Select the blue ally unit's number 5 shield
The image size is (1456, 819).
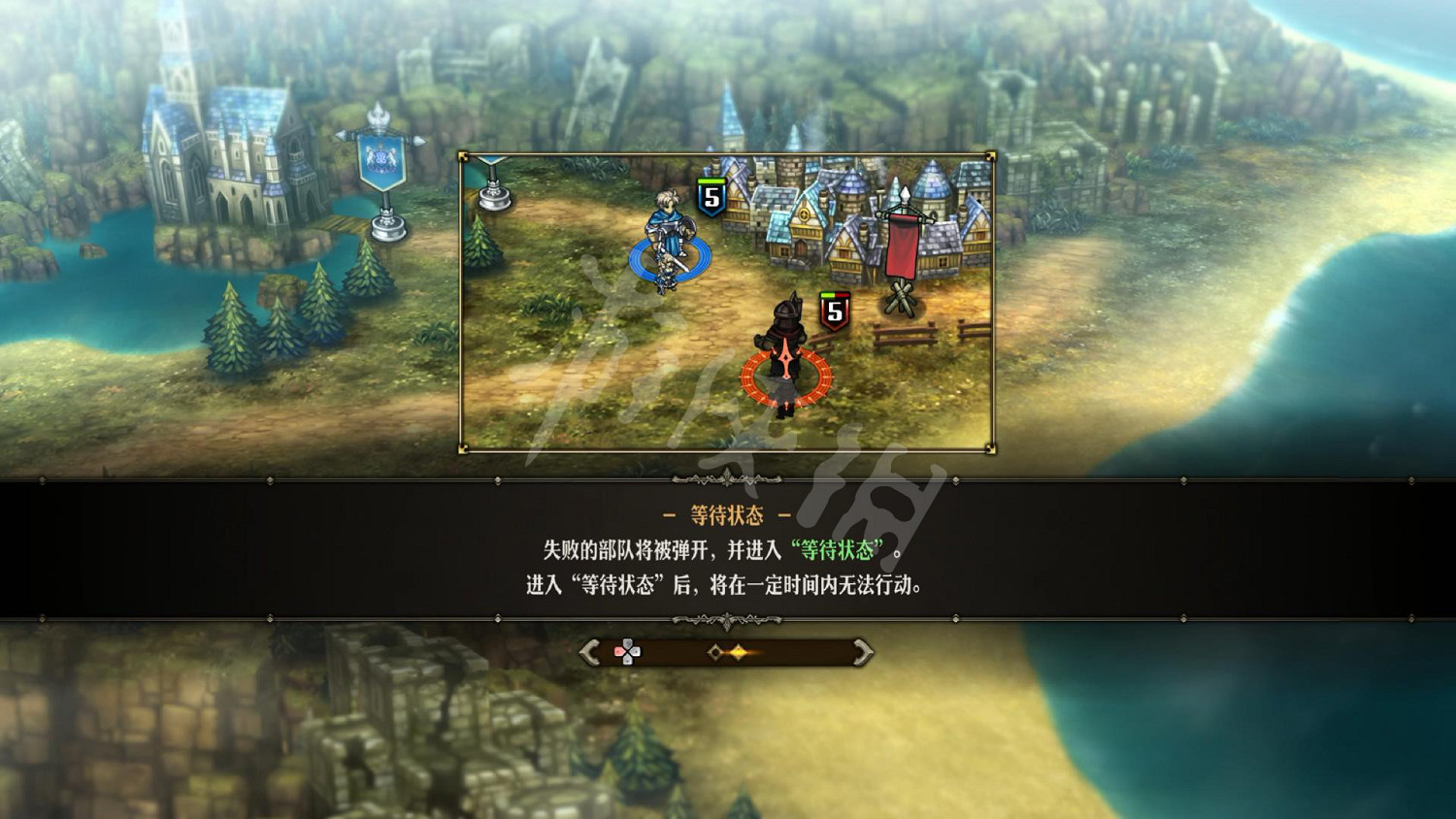pyautogui.click(x=710, y=198)
